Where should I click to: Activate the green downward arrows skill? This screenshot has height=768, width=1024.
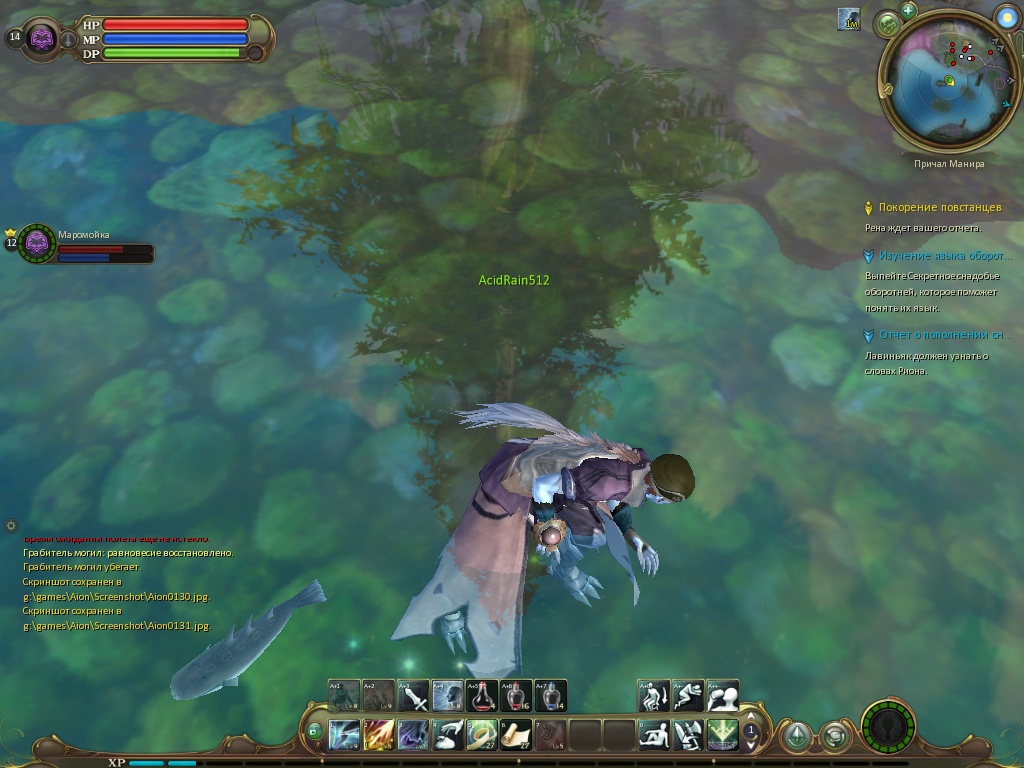[722, 735]
